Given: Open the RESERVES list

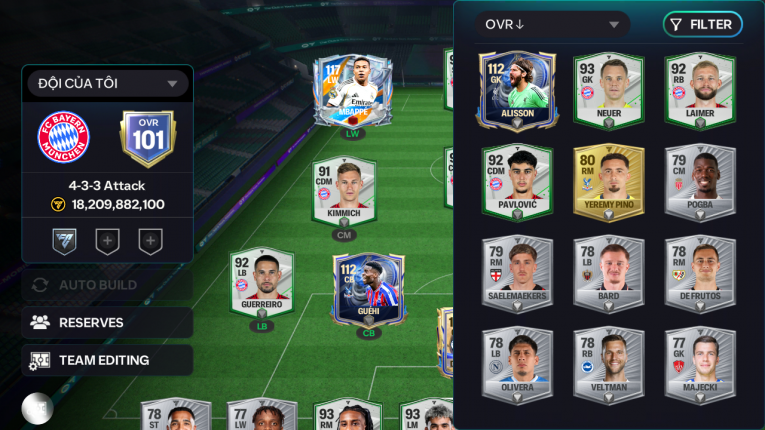Looking at the screenshot, I should (107, 322).
